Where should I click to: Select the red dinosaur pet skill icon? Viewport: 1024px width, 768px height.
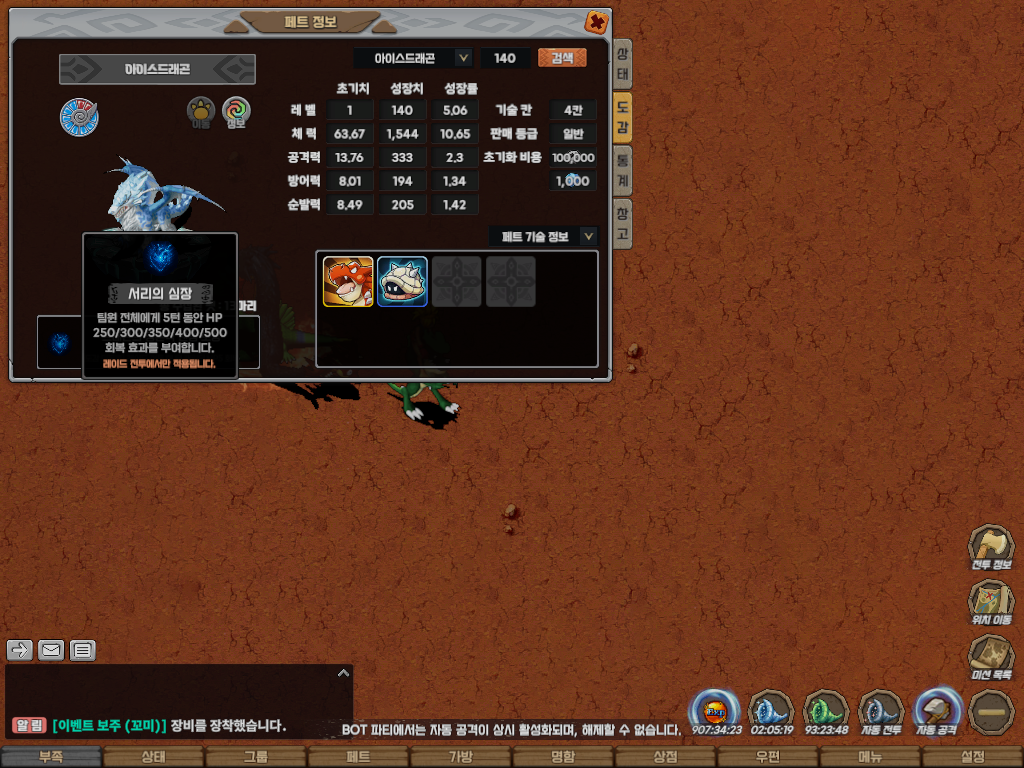pos(348,281)
